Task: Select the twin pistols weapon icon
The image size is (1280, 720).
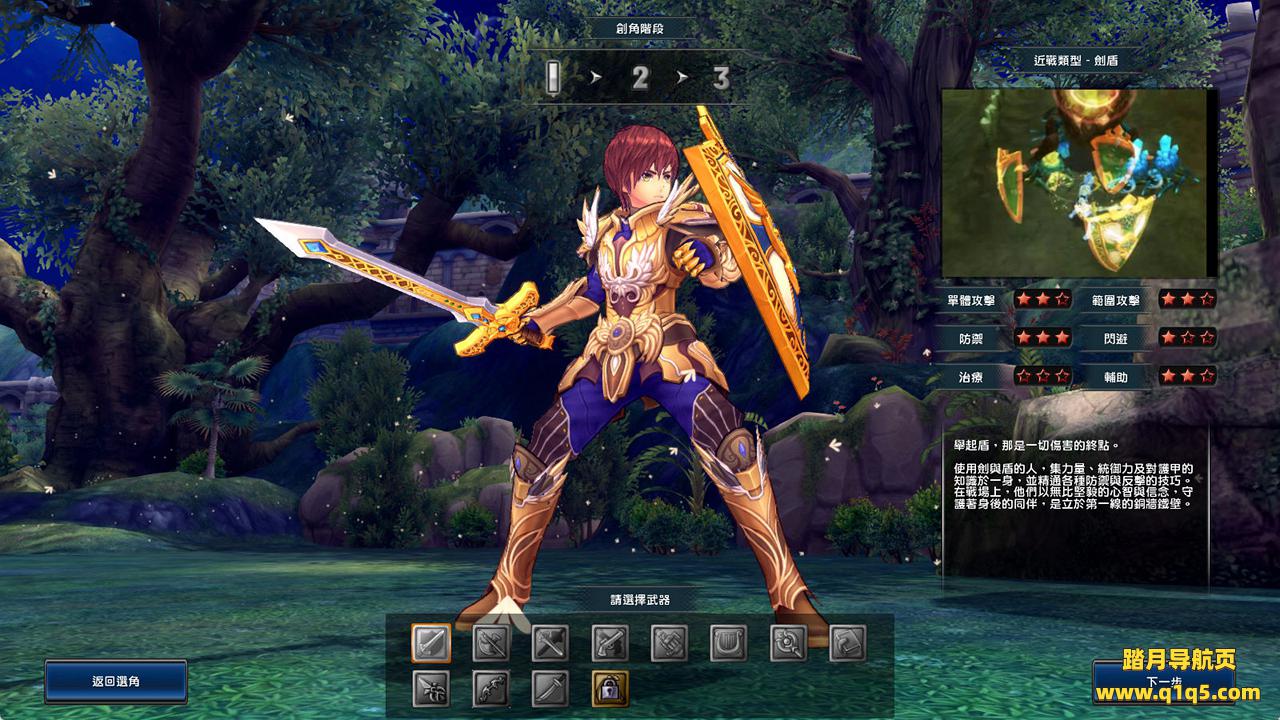Action: [610, 643]
